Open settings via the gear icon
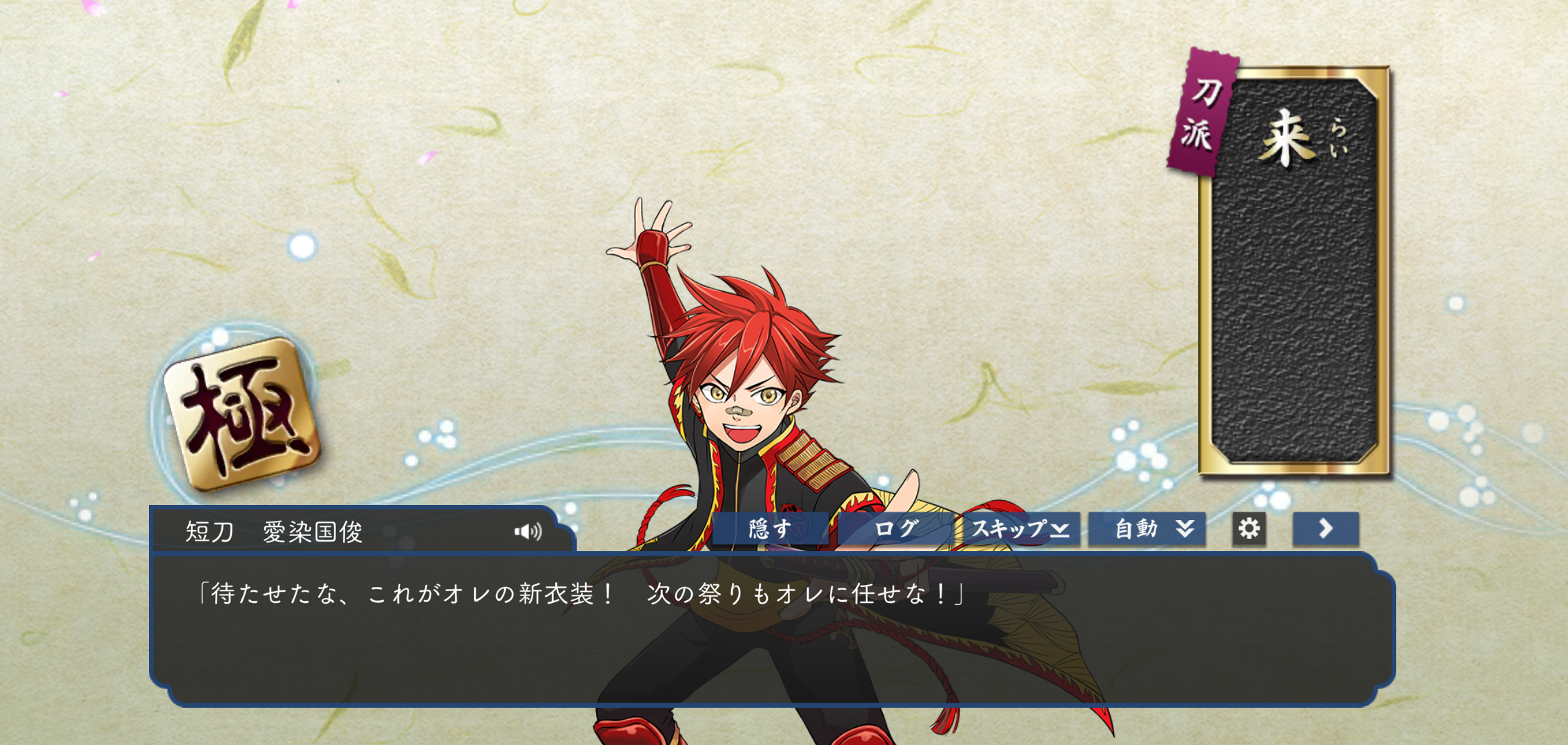Screen dimensions: 1568x745 click(x=1249, y=529)
